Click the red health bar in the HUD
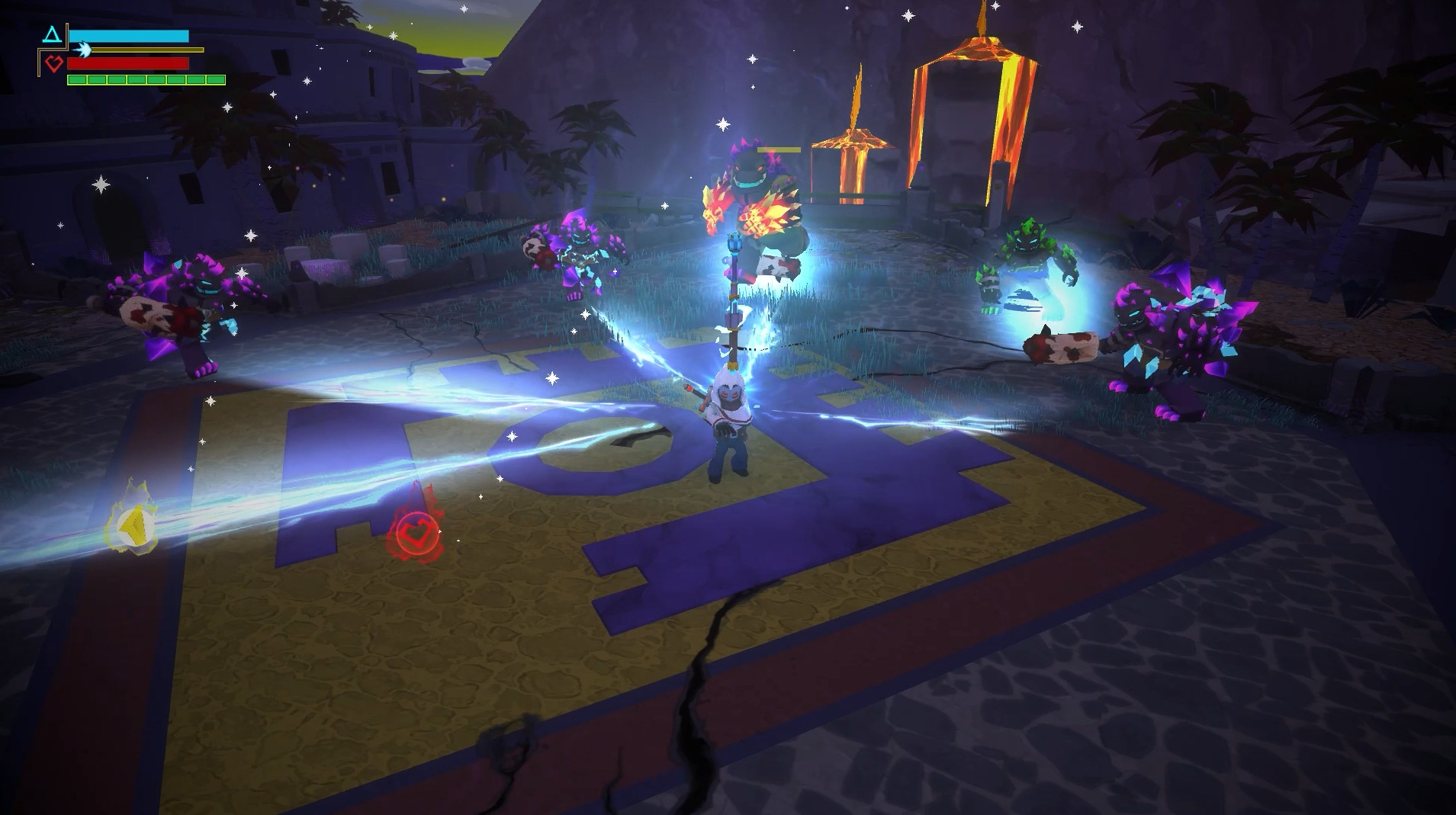This screenshot has height=815, width=1456. click(126, 63)
